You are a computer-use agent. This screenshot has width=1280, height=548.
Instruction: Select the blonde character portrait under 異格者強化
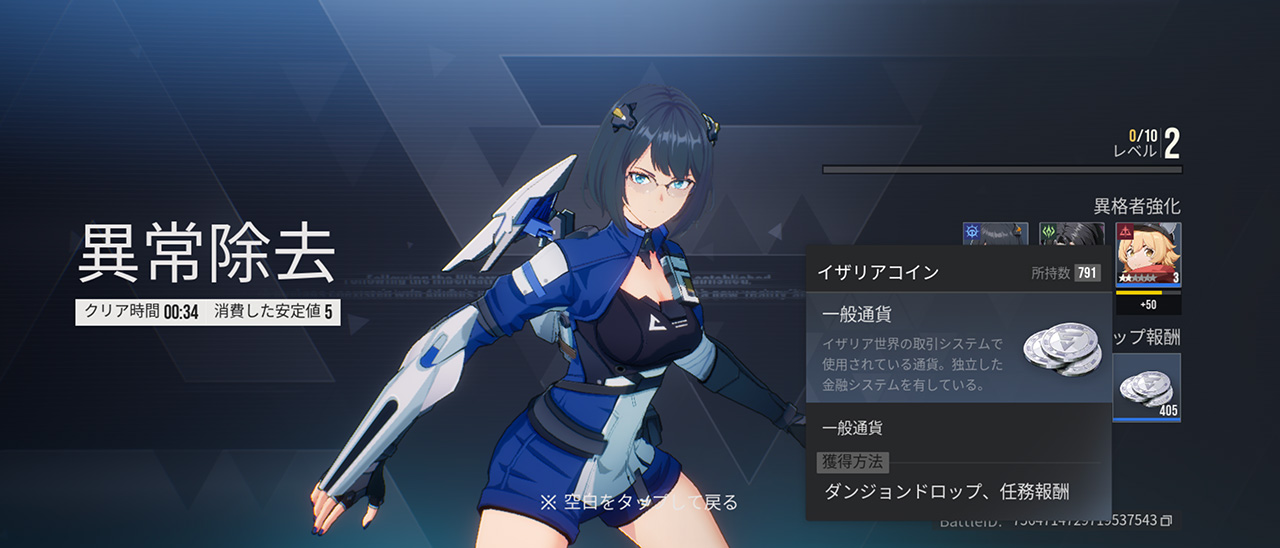pos(1148,254)
